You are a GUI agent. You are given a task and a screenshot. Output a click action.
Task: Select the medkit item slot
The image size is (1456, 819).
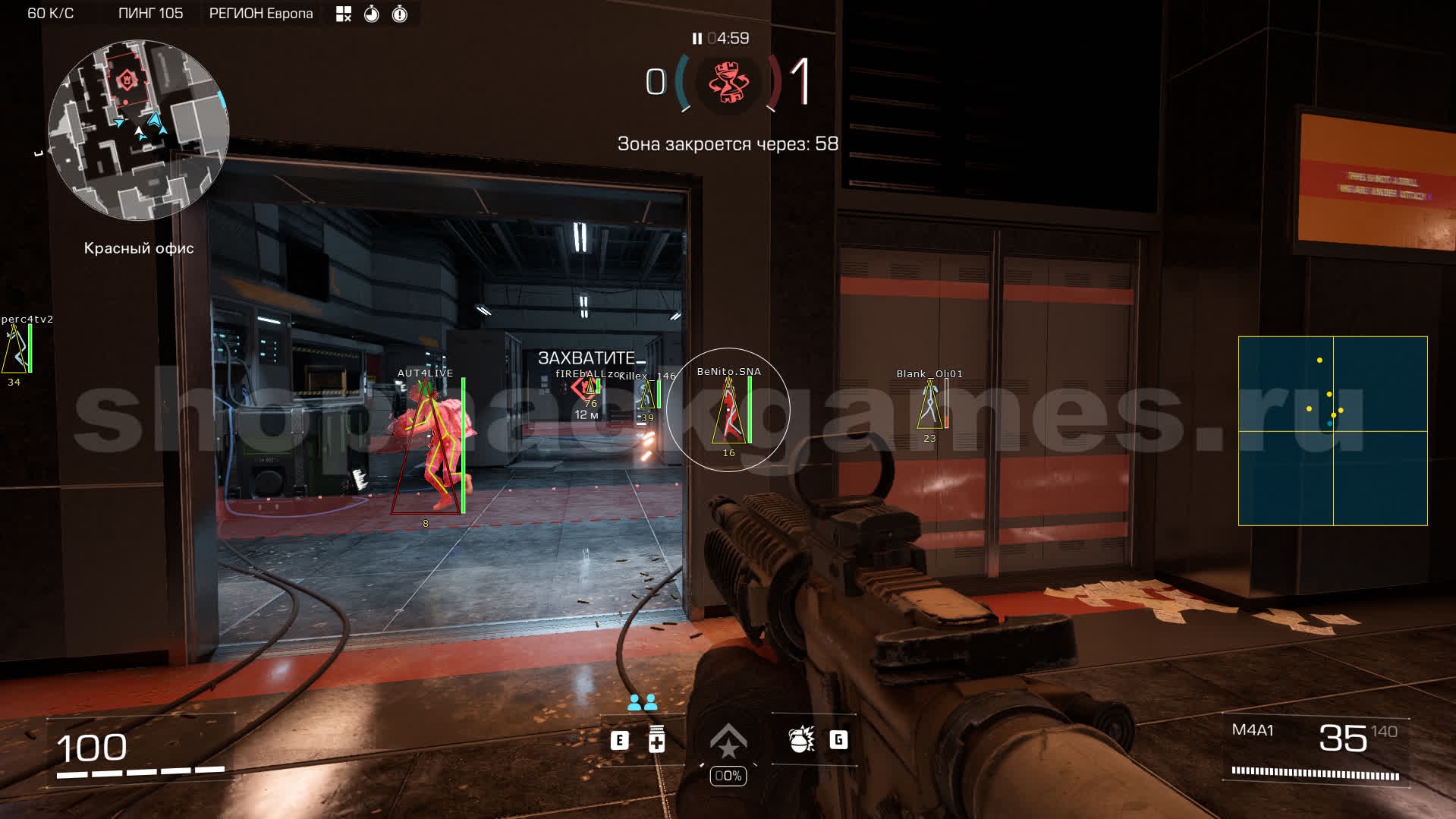point(656,739)
